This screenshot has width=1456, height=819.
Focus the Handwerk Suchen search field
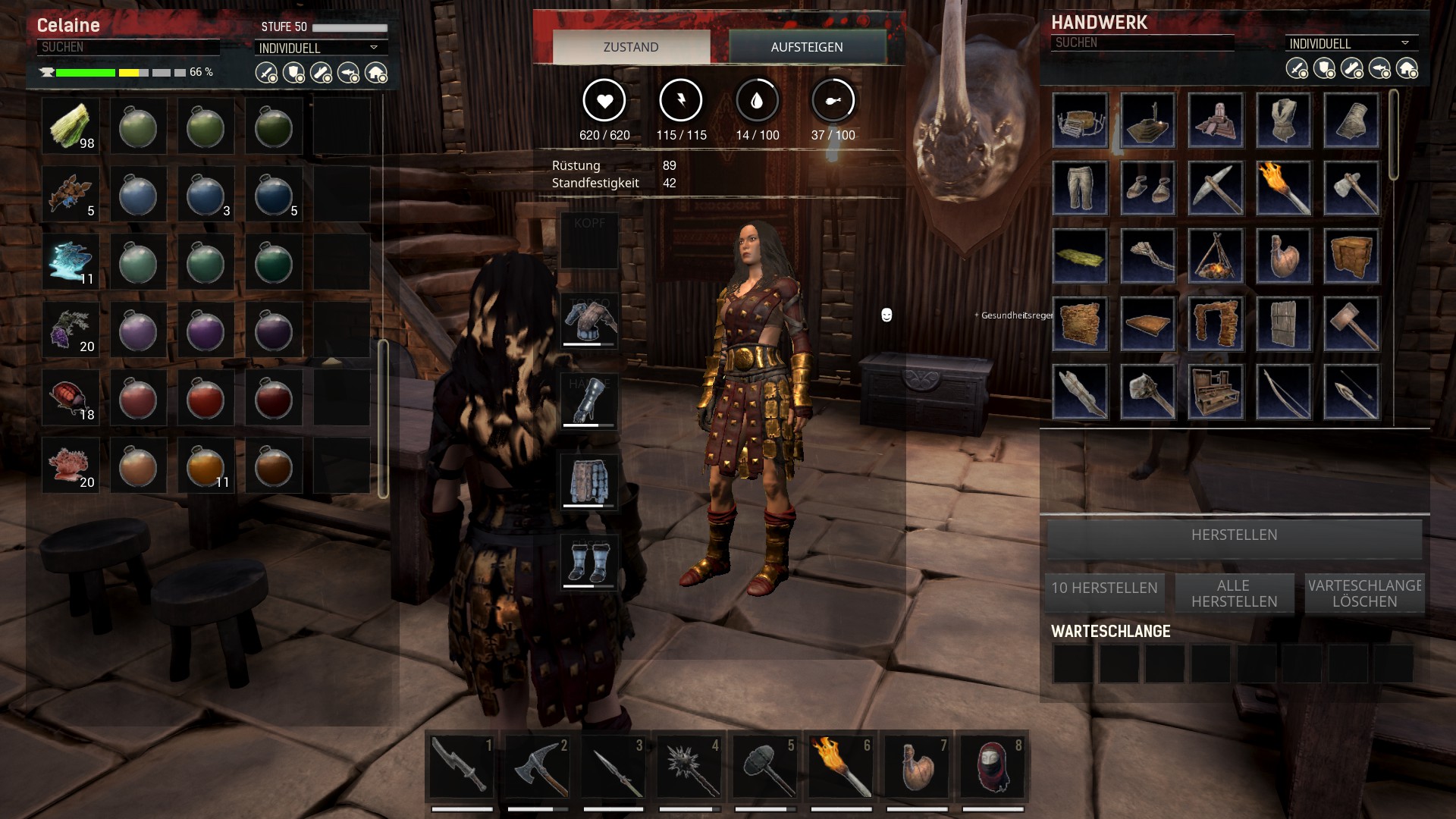(1141, 42)
